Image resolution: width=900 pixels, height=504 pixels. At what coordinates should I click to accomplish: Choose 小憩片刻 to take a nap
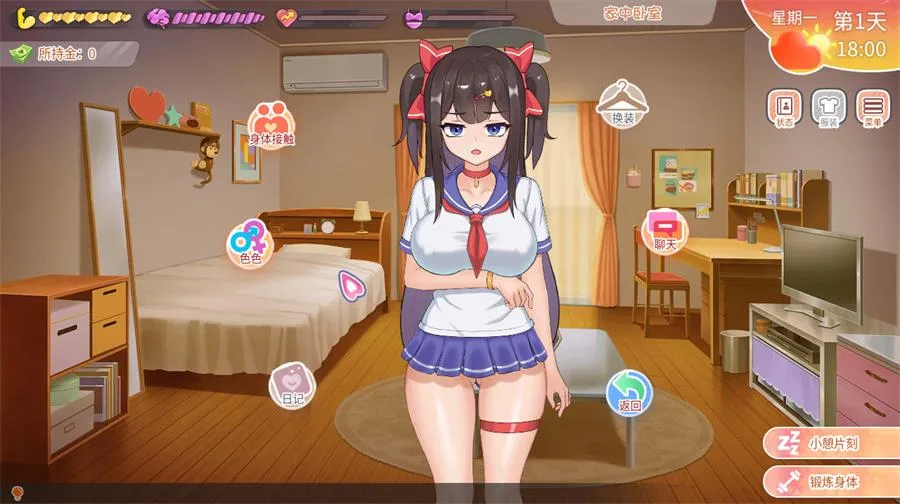pos(828,443)
